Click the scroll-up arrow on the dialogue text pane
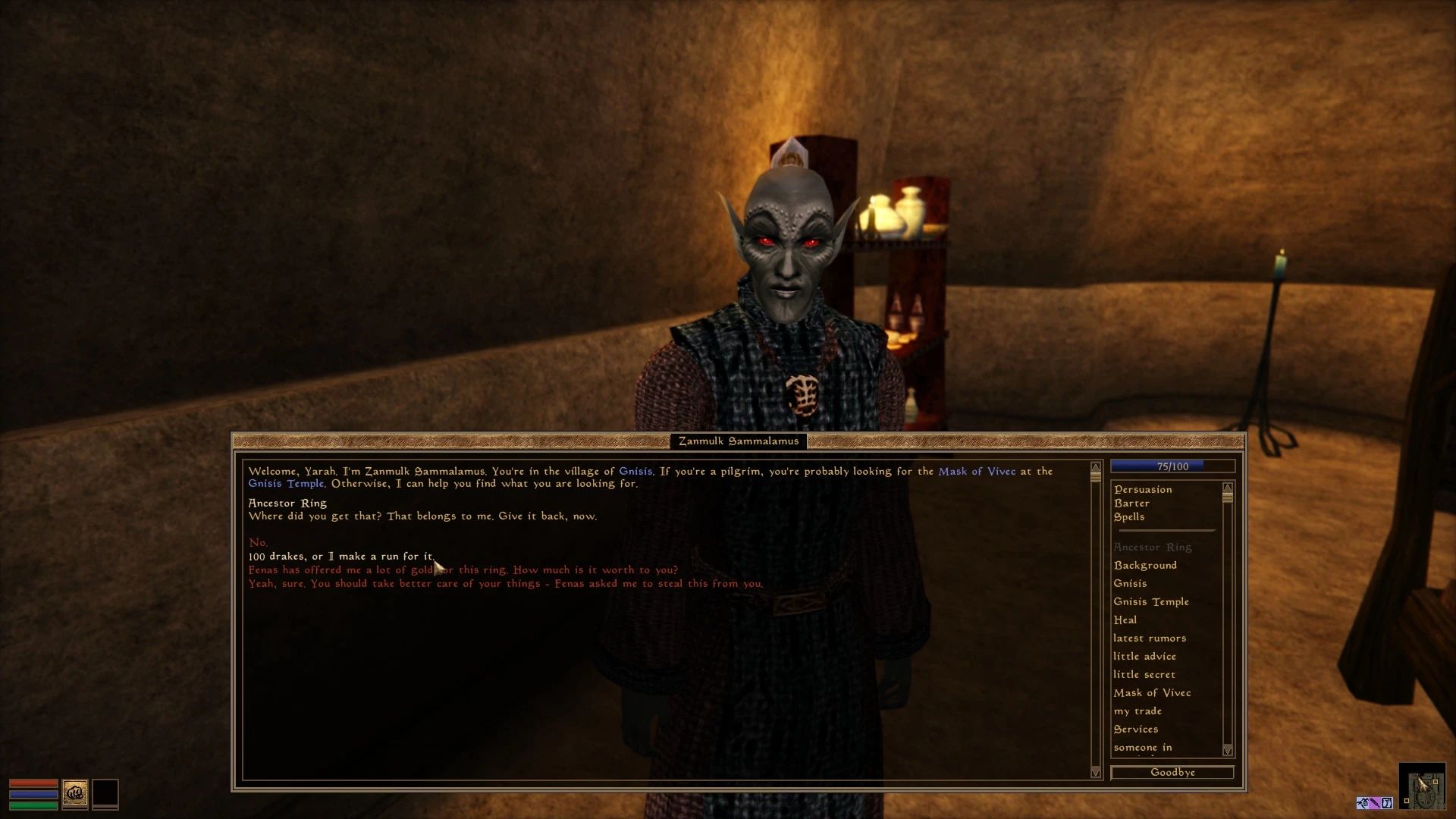Image resolution: width=1456 pixels, height=819 pixels. point(1094,469)
